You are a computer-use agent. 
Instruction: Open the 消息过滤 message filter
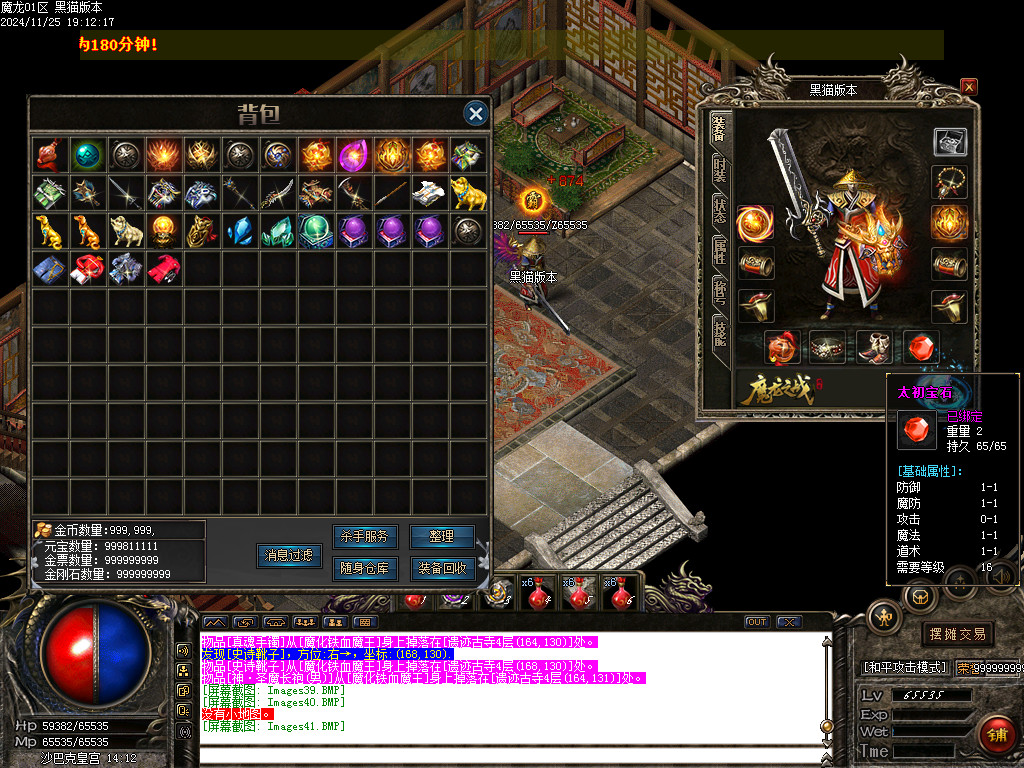pos(289,555)
